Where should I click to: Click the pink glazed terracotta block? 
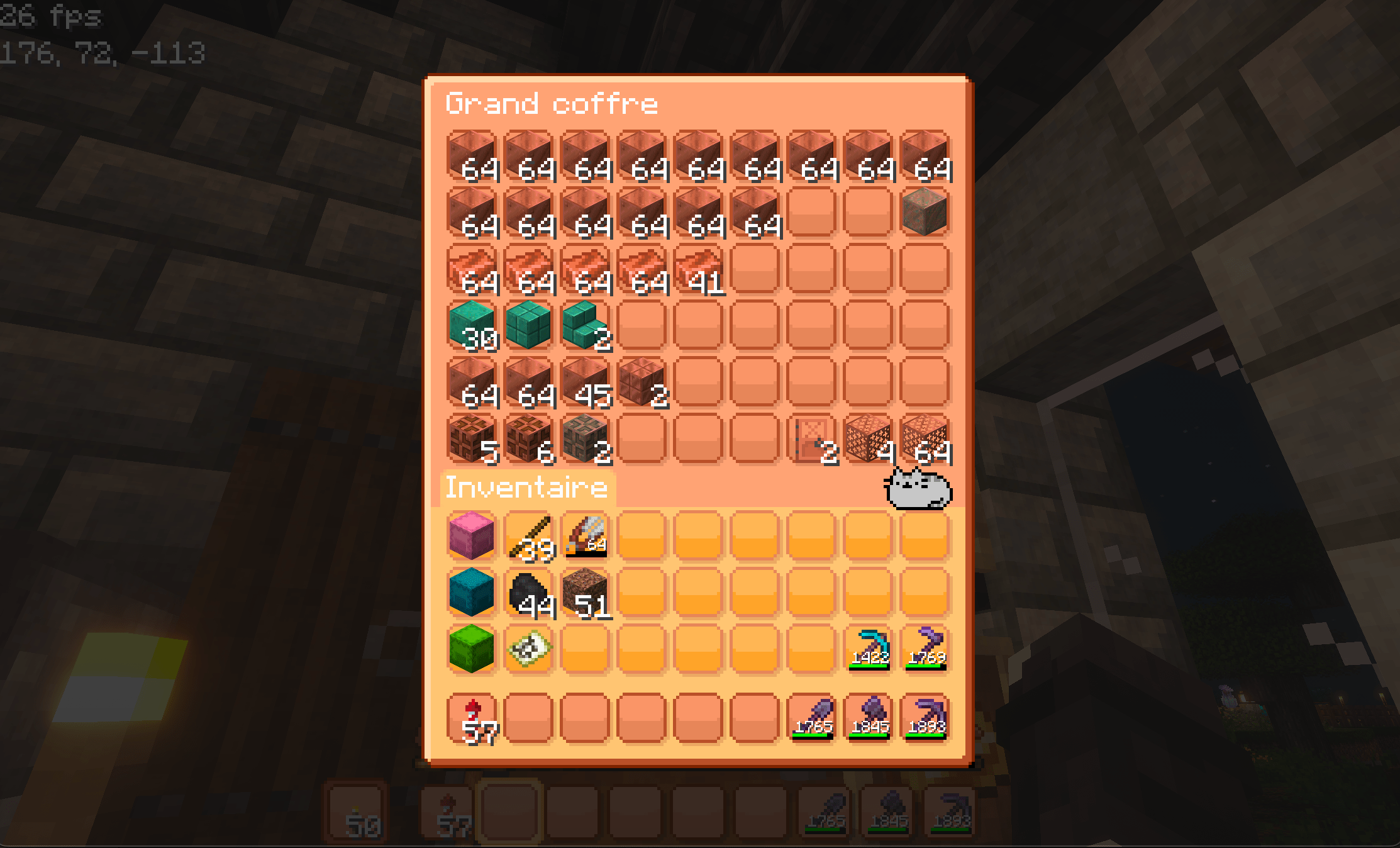470,535
